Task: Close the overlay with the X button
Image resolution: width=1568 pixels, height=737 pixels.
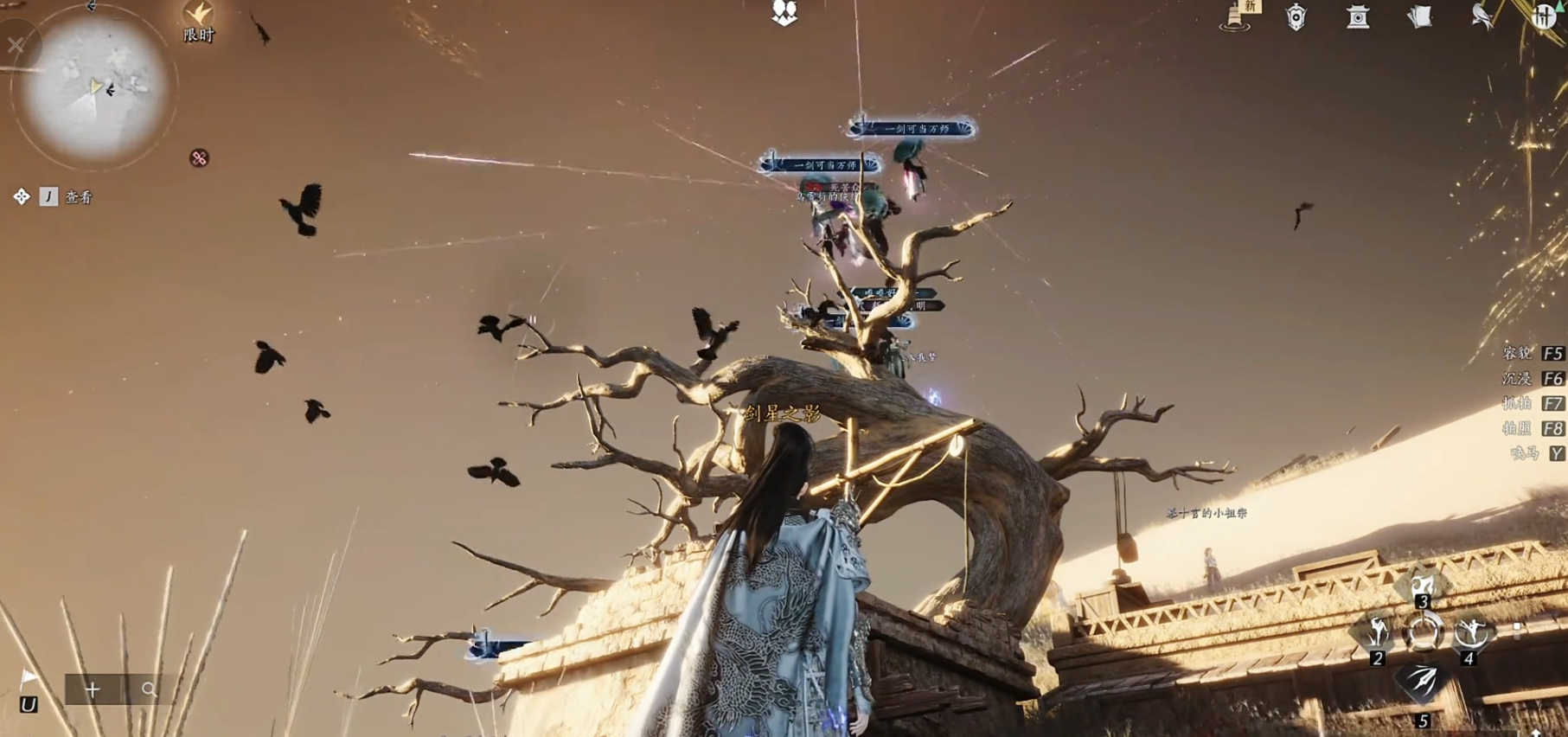Action: (x=16, y=45)
